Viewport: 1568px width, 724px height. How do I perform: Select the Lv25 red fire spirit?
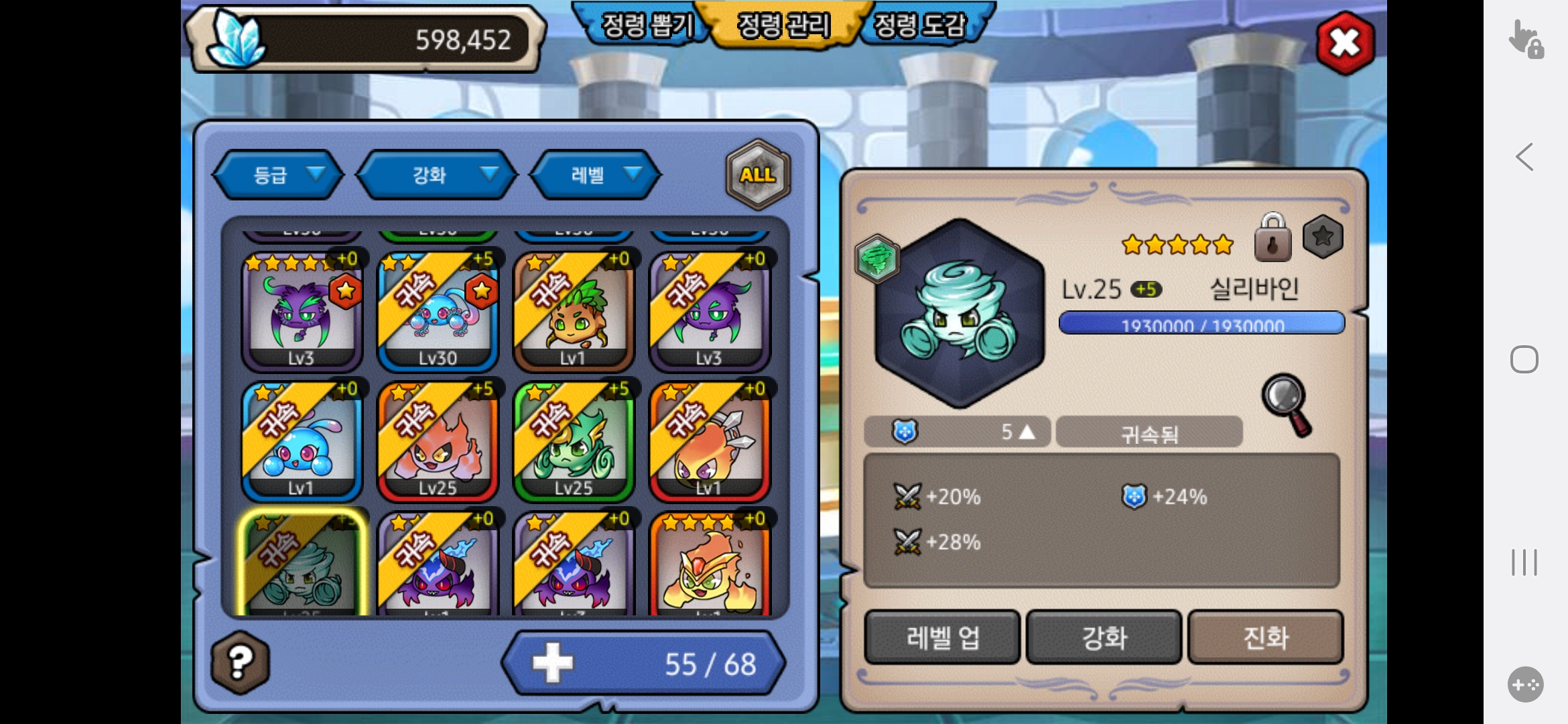[x=438, y=442]
